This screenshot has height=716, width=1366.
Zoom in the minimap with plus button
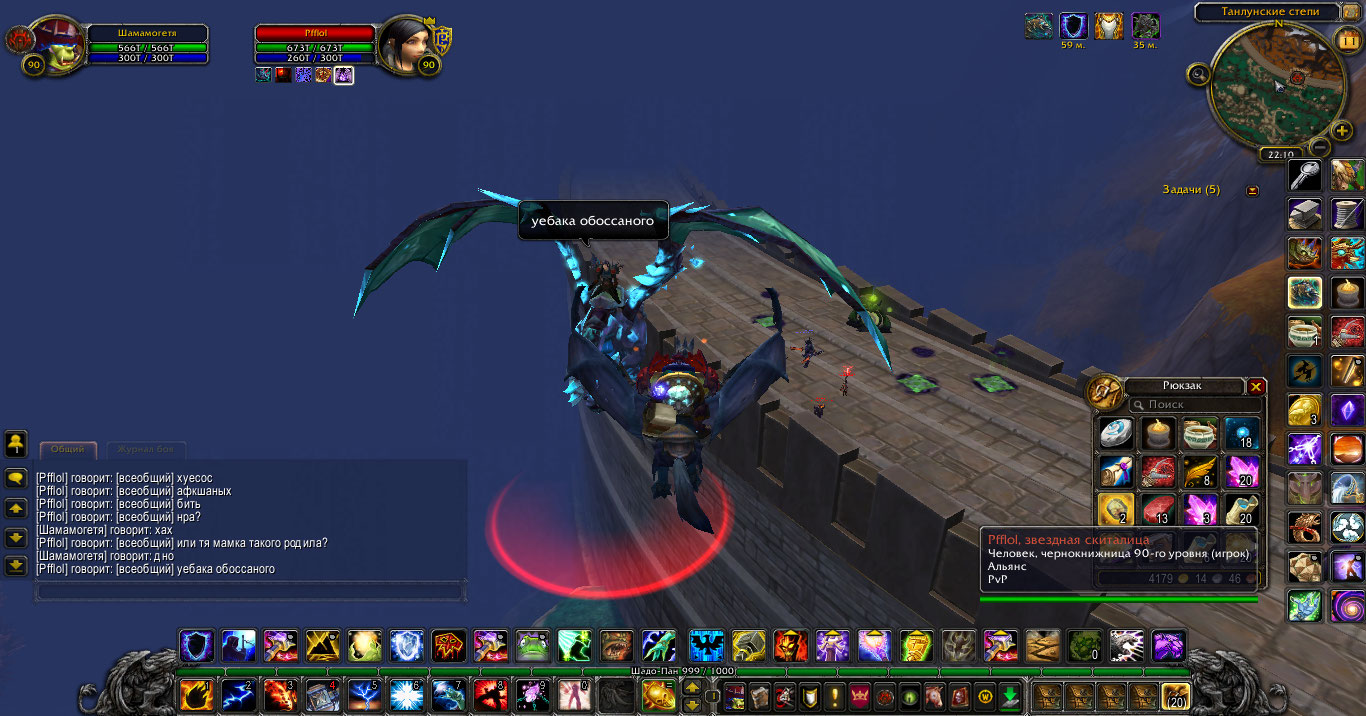click(x=1342, y=131)
